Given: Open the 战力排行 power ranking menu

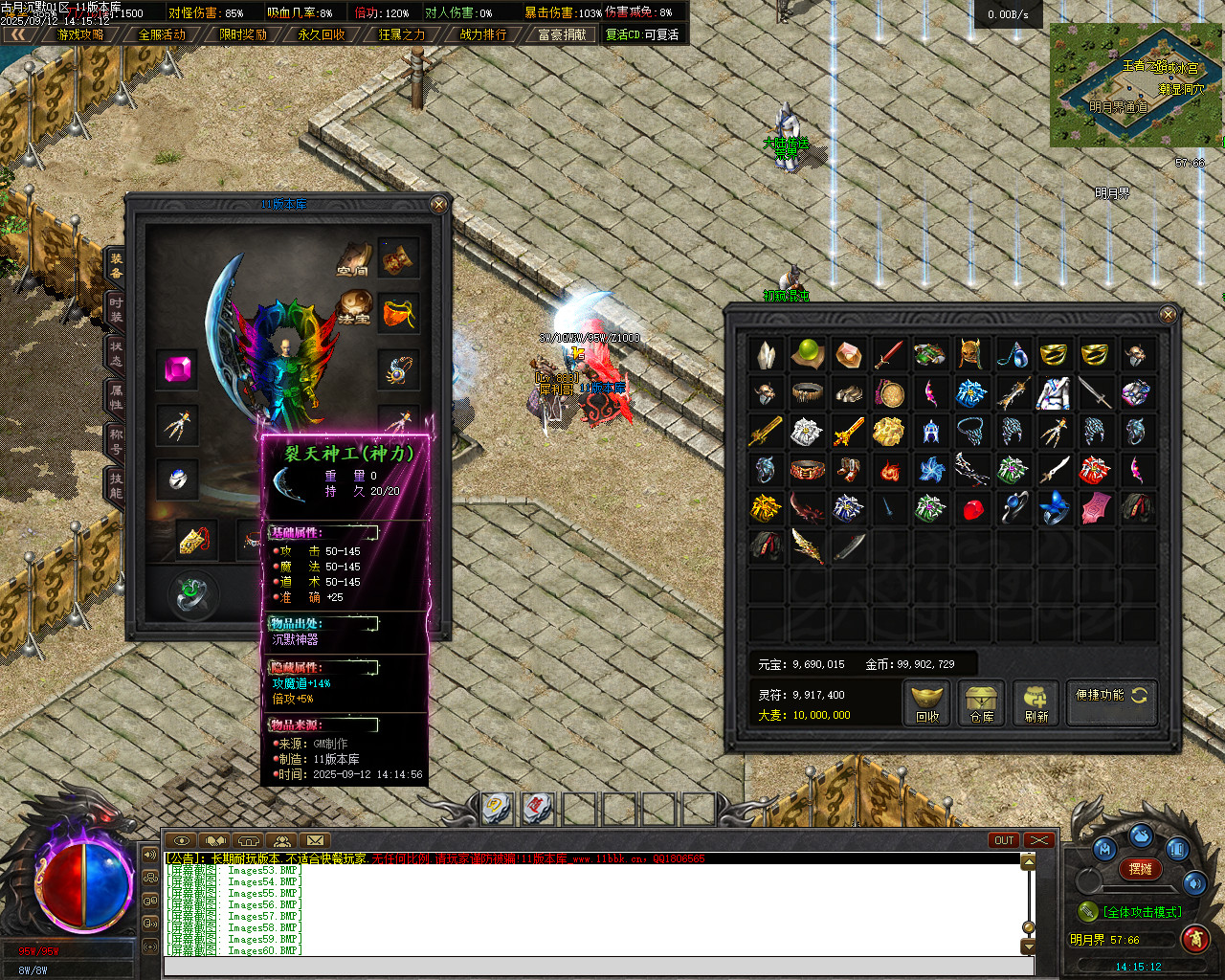Looking at the screenshot, I should pyautogui.click(x=483, y=34).
